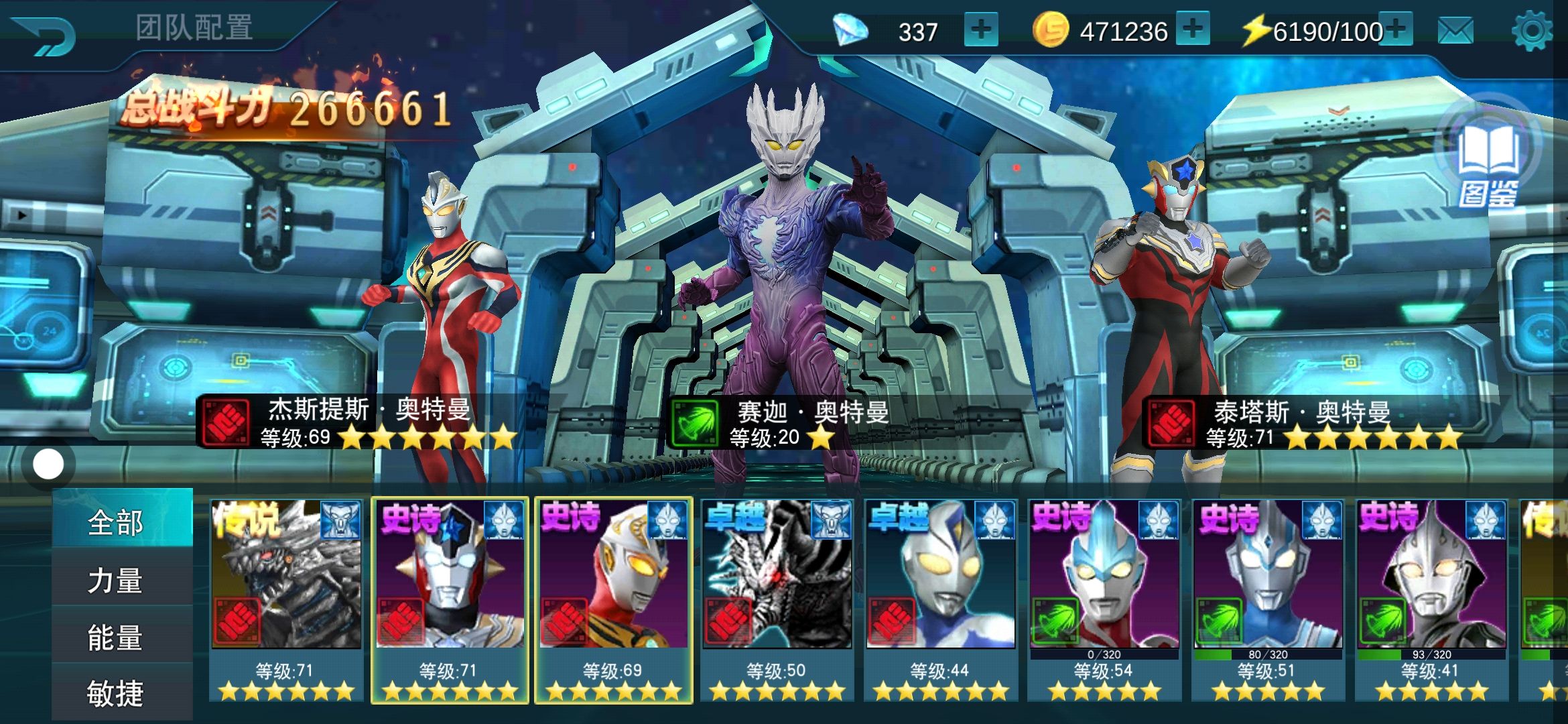Switch to the 能量 filter tab
Viewport: 1568px width, 724px height.
tap(115, 637)
